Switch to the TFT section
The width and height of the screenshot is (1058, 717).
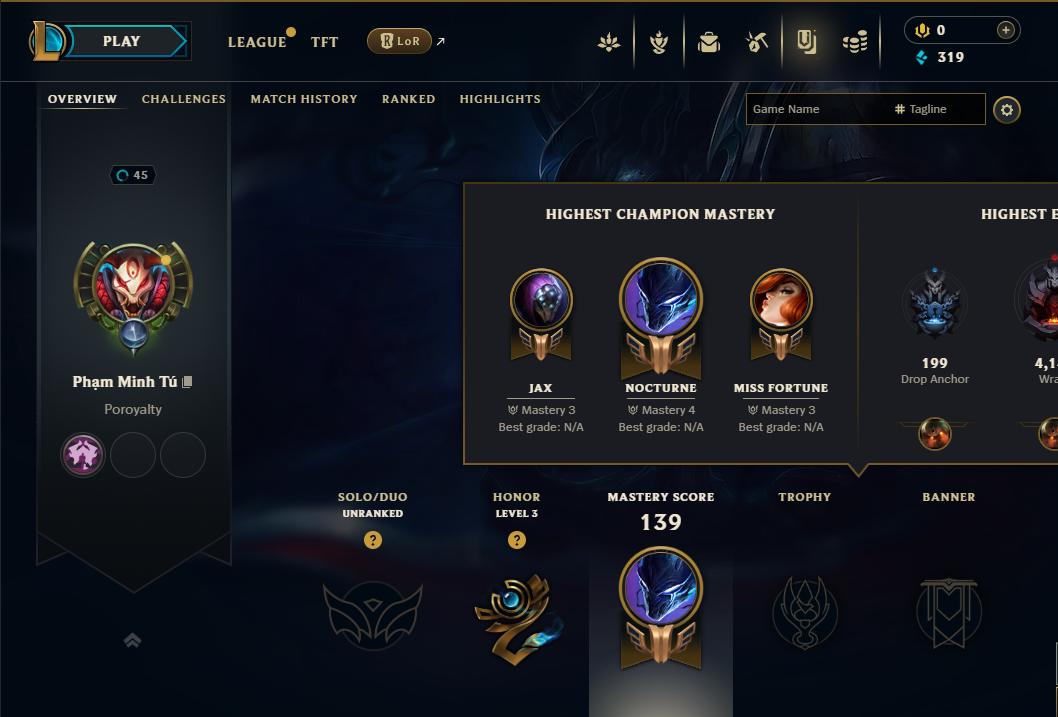(x=324, y=42)
